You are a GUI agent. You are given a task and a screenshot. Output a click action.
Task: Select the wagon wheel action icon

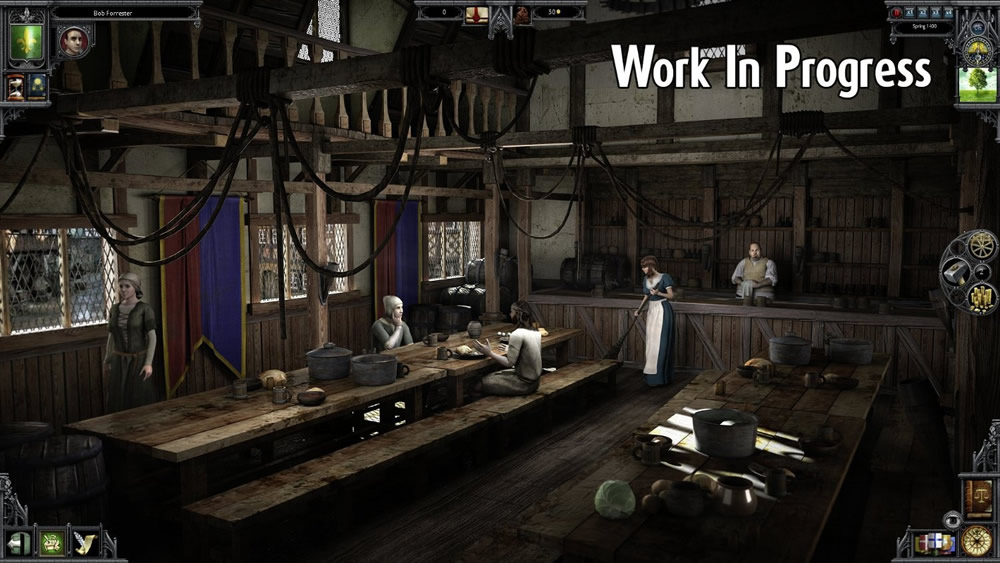coord(976,244)
